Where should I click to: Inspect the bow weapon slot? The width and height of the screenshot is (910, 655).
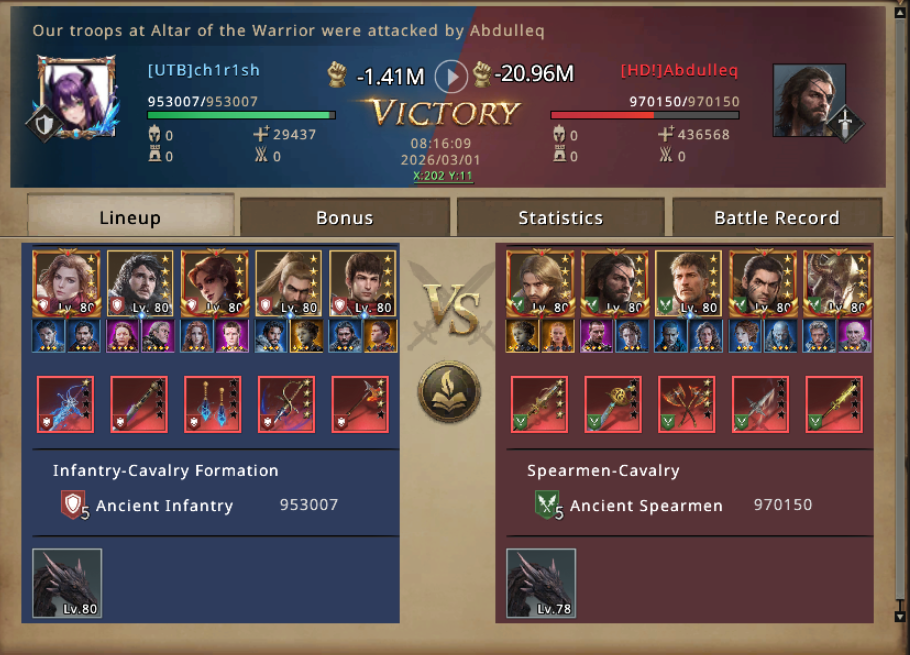tap(287, 404)
